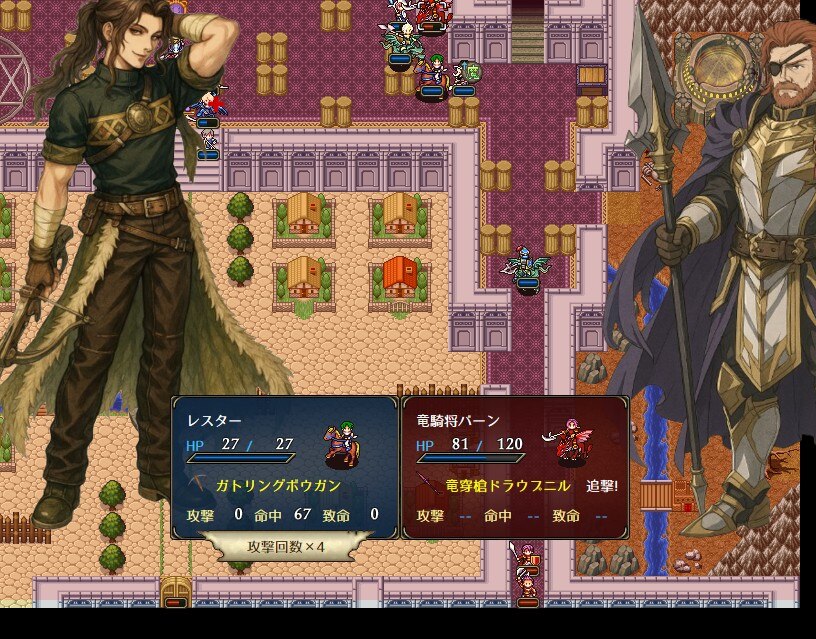Select 竜騎将バーン's red forecast panel
Viewport: 816px width, 639px height.
pyautogui.click(x=515, y=467)
